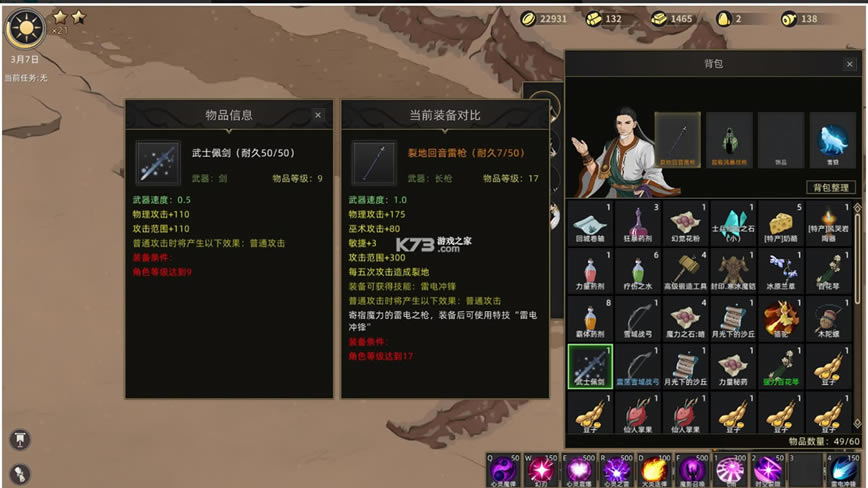868x488 pixels.
Task: Use the 幻刃 skill on the hotbar
Action: point(543,470)
